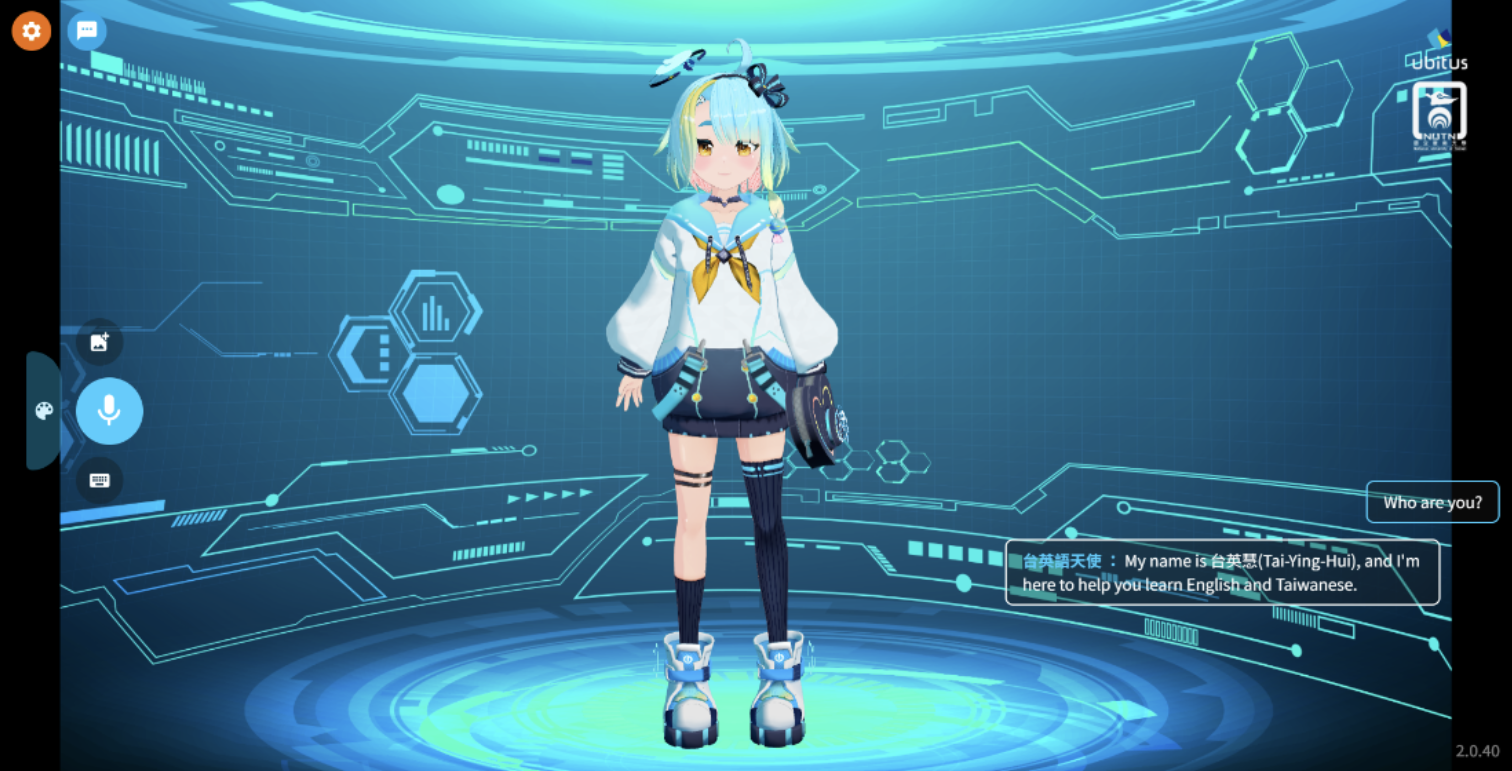This screenshot has width=1512, height=771.
Task: Toggle the chat bubble history icon
Action: pos(87,31)
